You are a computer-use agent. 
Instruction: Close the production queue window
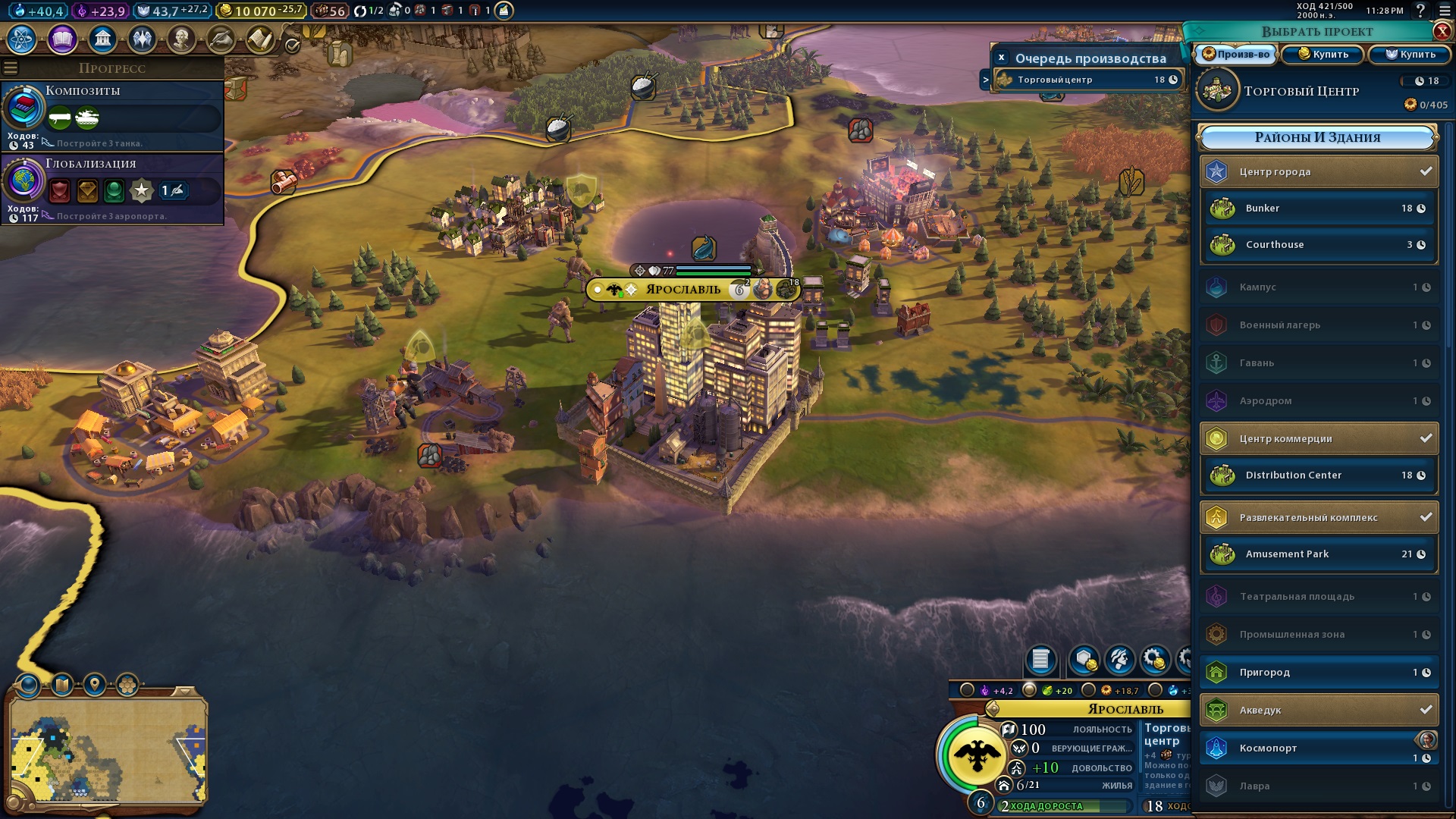pyautogui.click(x=1001, y=58)
